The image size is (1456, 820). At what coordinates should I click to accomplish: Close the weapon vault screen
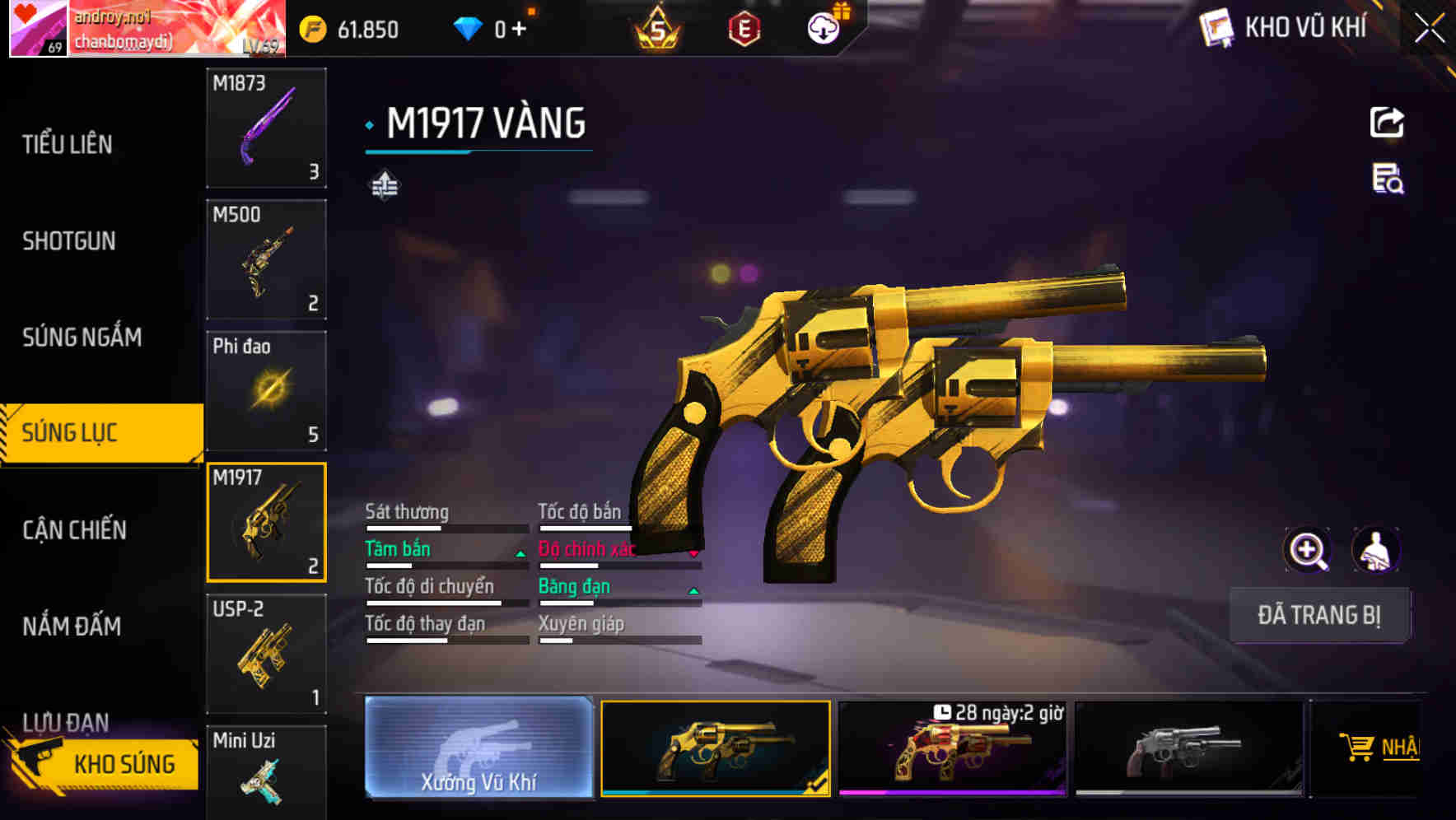pos(1429,29)
